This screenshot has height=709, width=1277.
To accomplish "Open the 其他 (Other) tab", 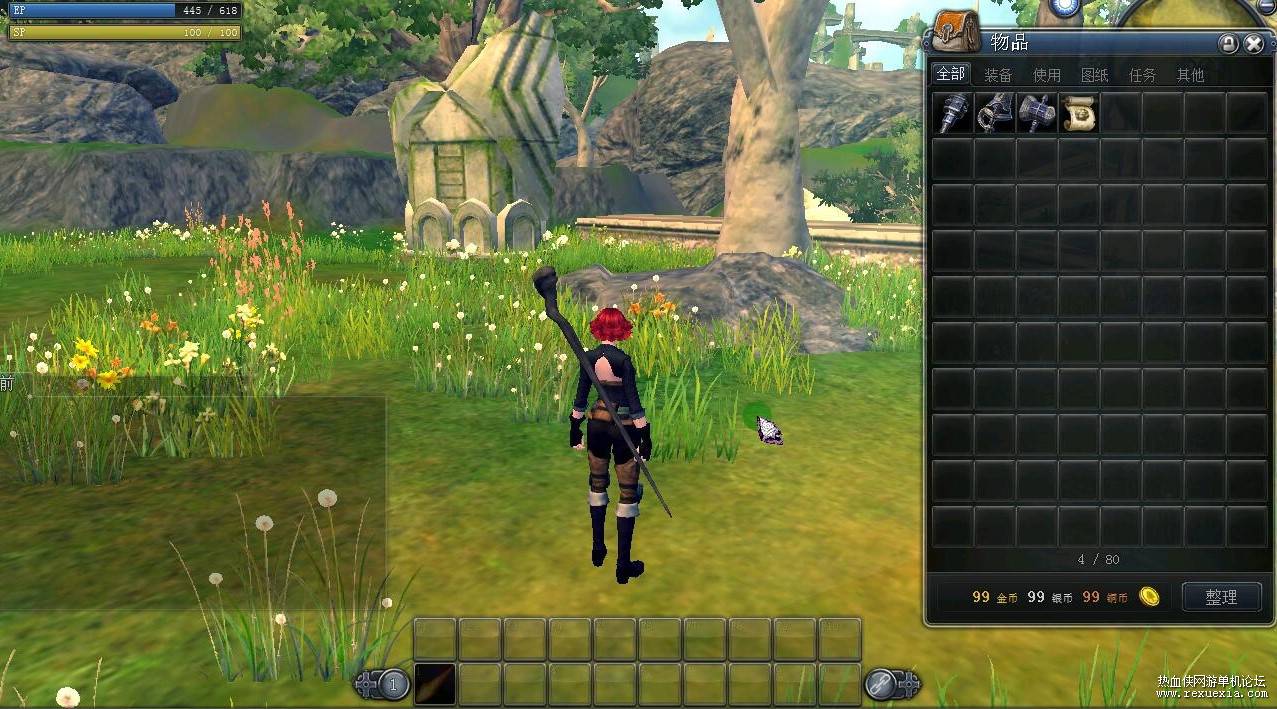I will click(x=1190, y=75).
